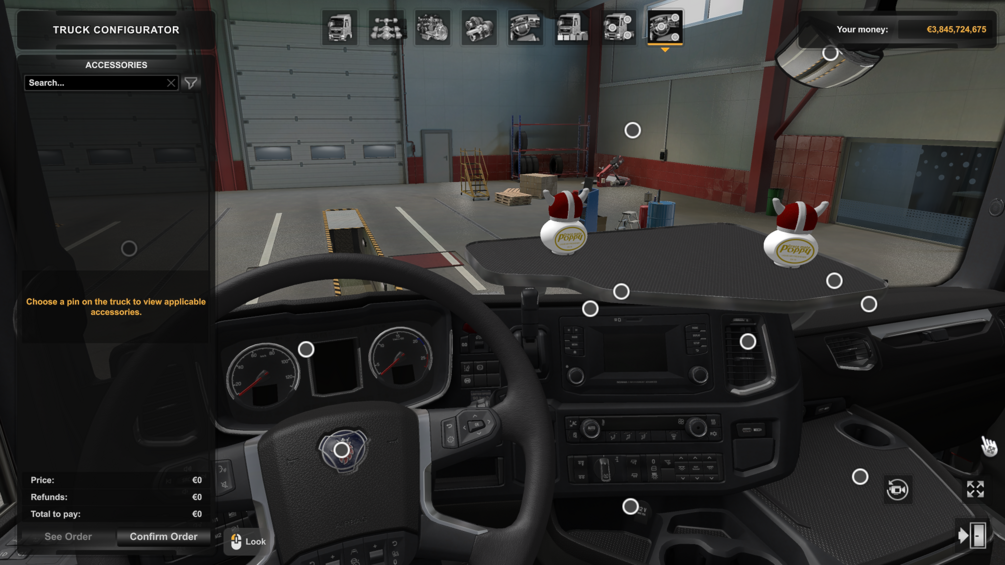Switch to exterior accessories pins tab
Viewport: 1005px width, 565px height.
[x=618, y=28]
